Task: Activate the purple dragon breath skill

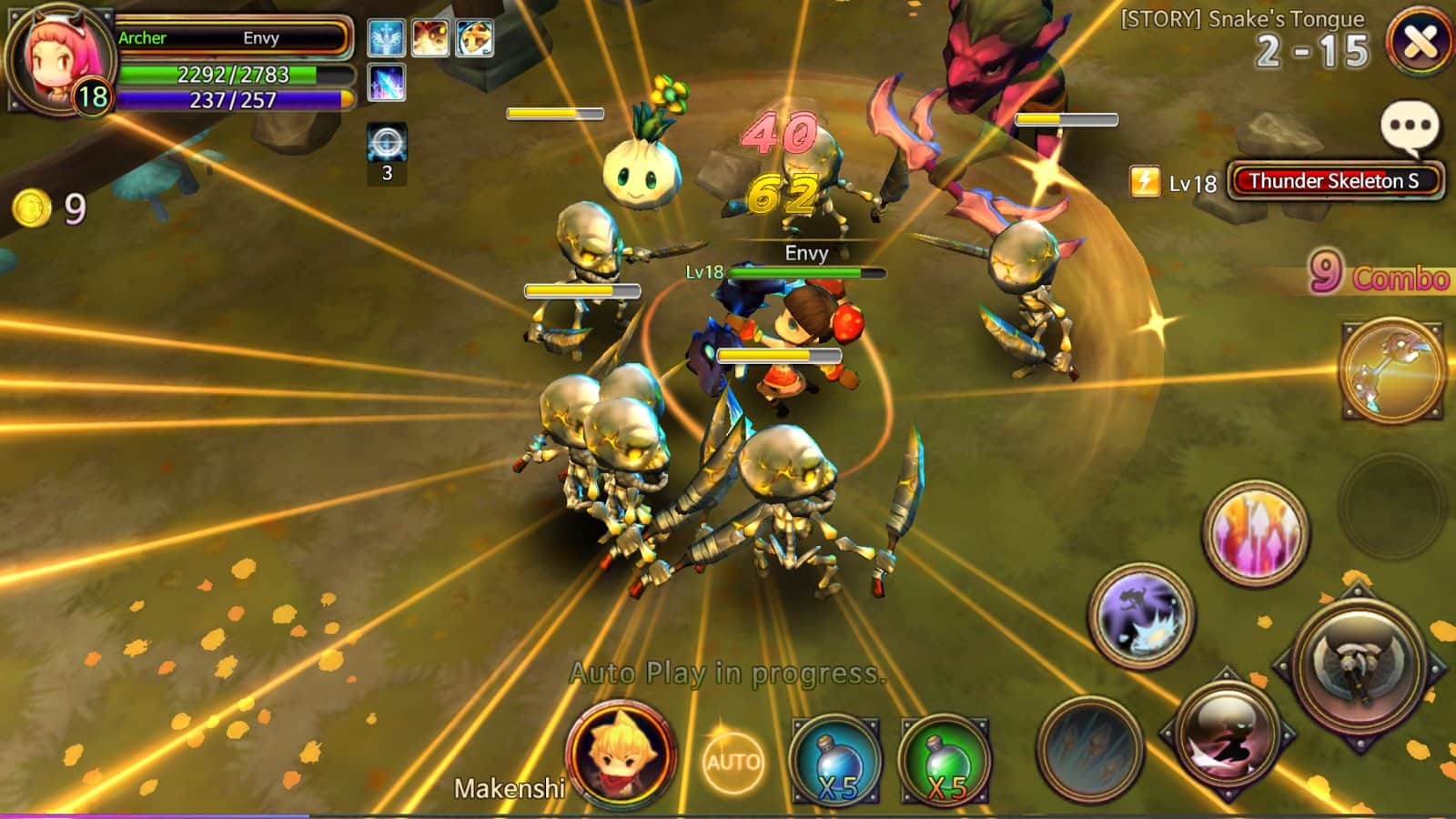Action: 1142,615
